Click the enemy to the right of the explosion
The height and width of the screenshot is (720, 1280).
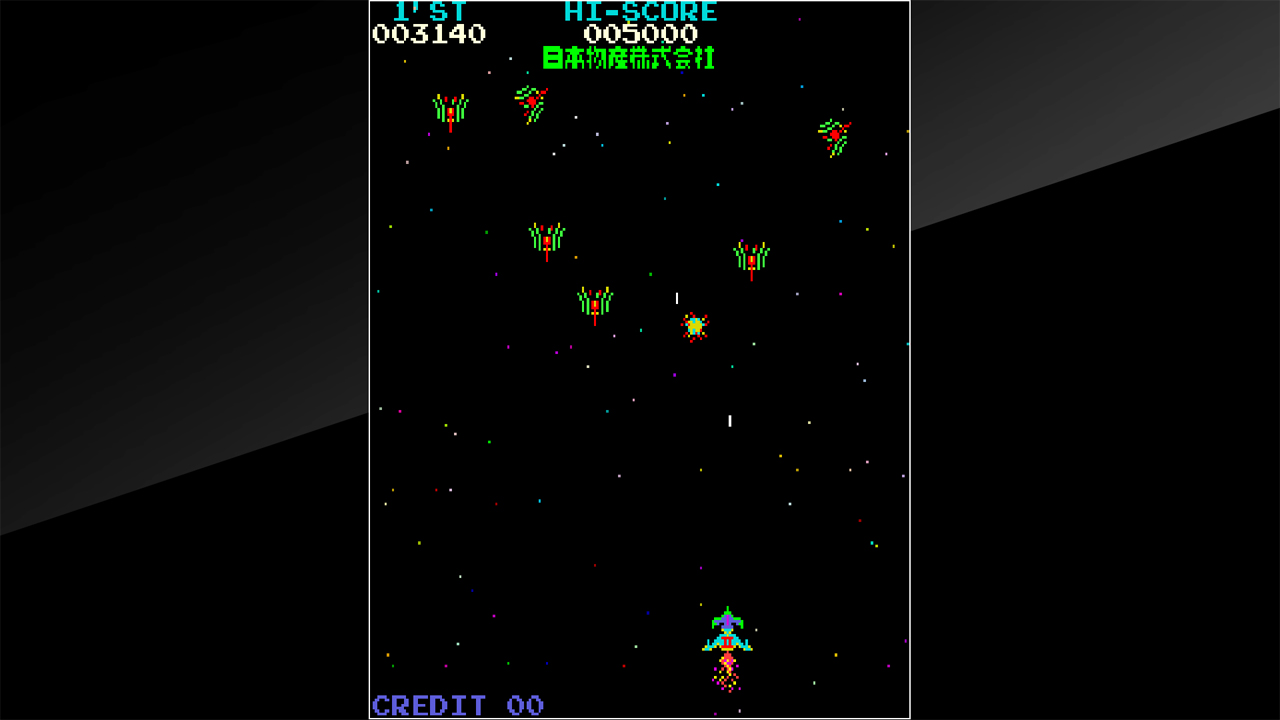tap(750, 258)
